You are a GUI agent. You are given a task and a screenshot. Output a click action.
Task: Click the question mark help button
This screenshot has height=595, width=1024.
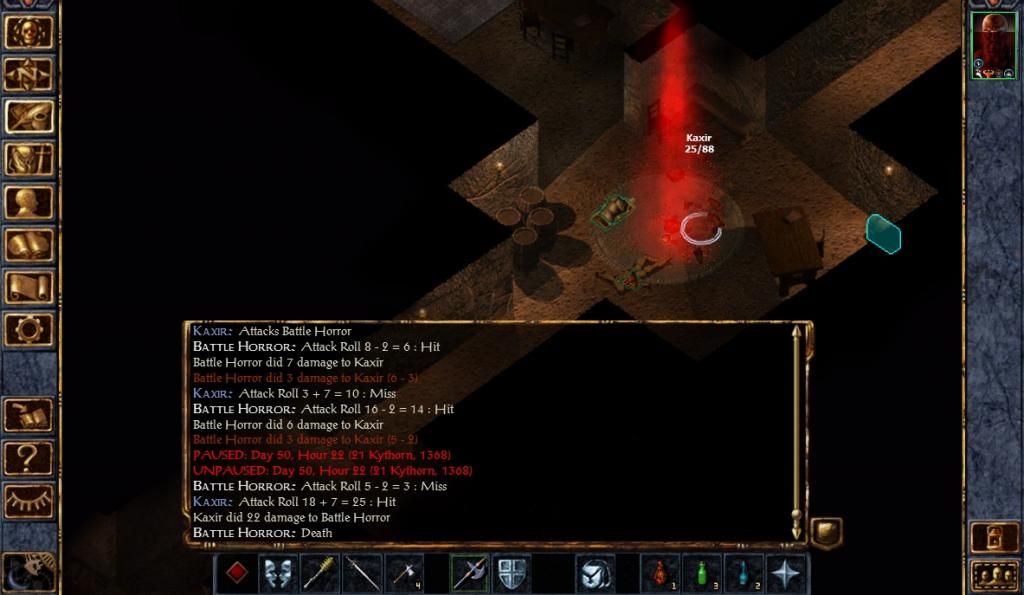[x=29, y=458]
